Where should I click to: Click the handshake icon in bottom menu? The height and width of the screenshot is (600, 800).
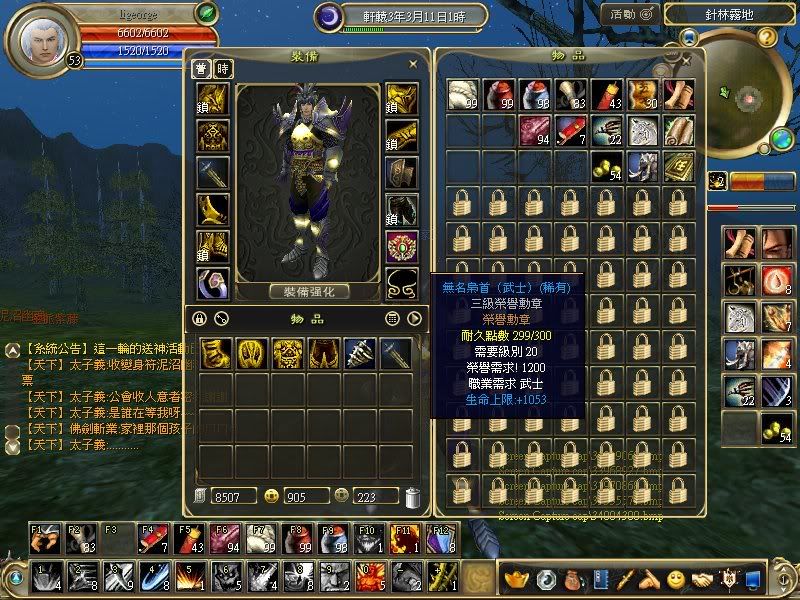702,579
